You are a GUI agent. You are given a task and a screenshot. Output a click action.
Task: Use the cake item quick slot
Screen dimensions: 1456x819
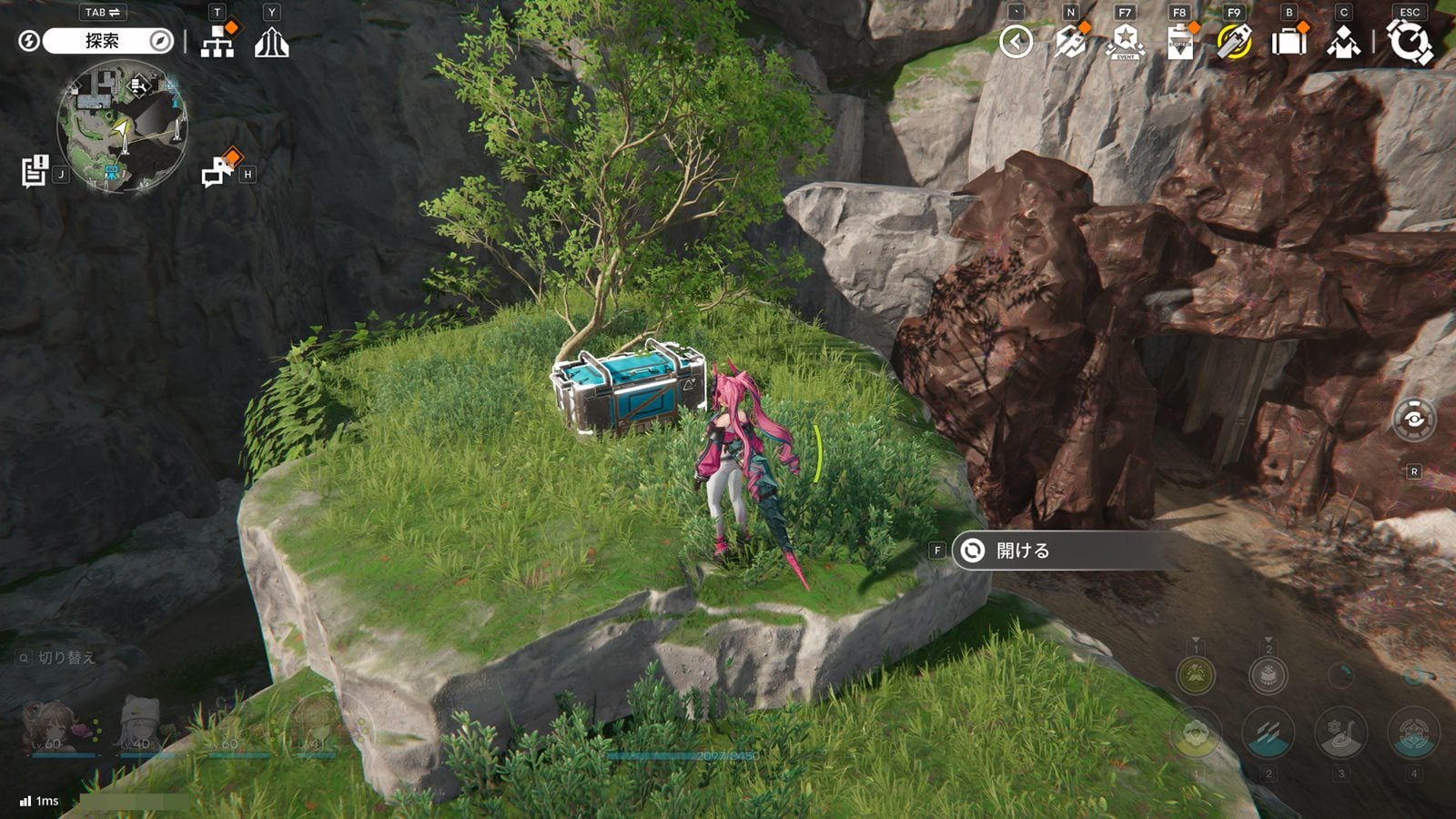(1268, 675)
